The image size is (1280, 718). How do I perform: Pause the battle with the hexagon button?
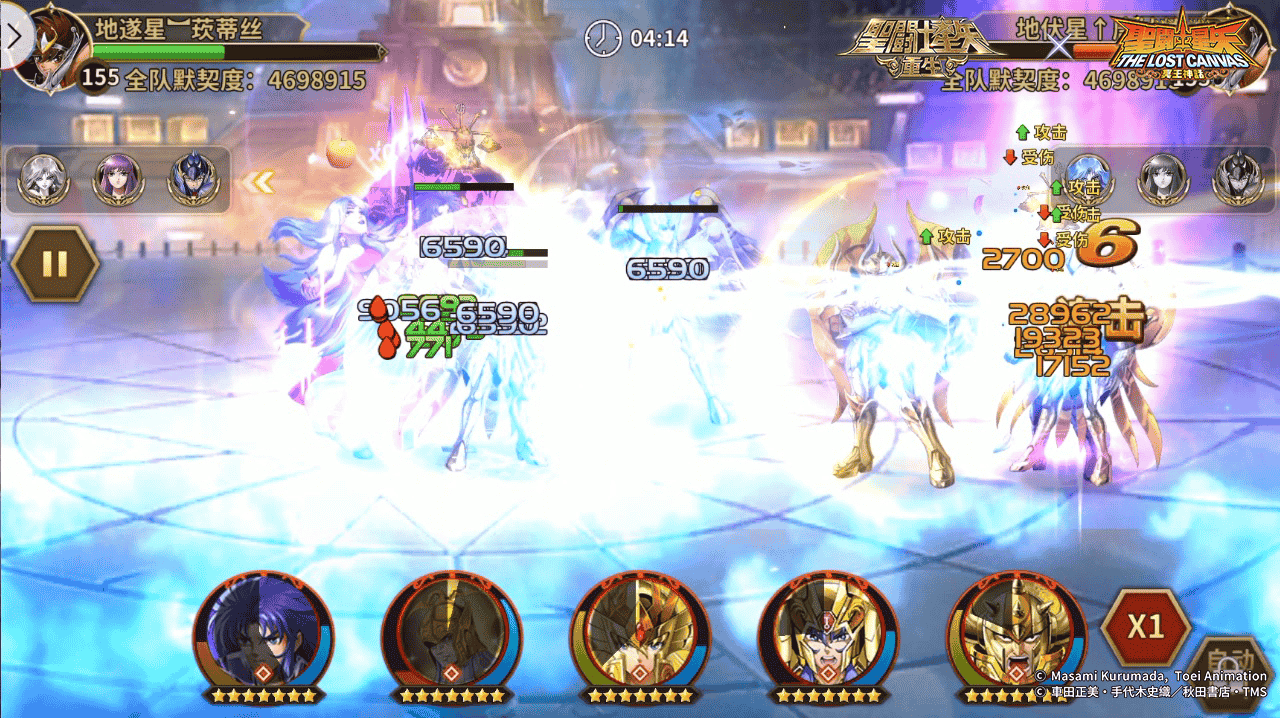[55, 264]
